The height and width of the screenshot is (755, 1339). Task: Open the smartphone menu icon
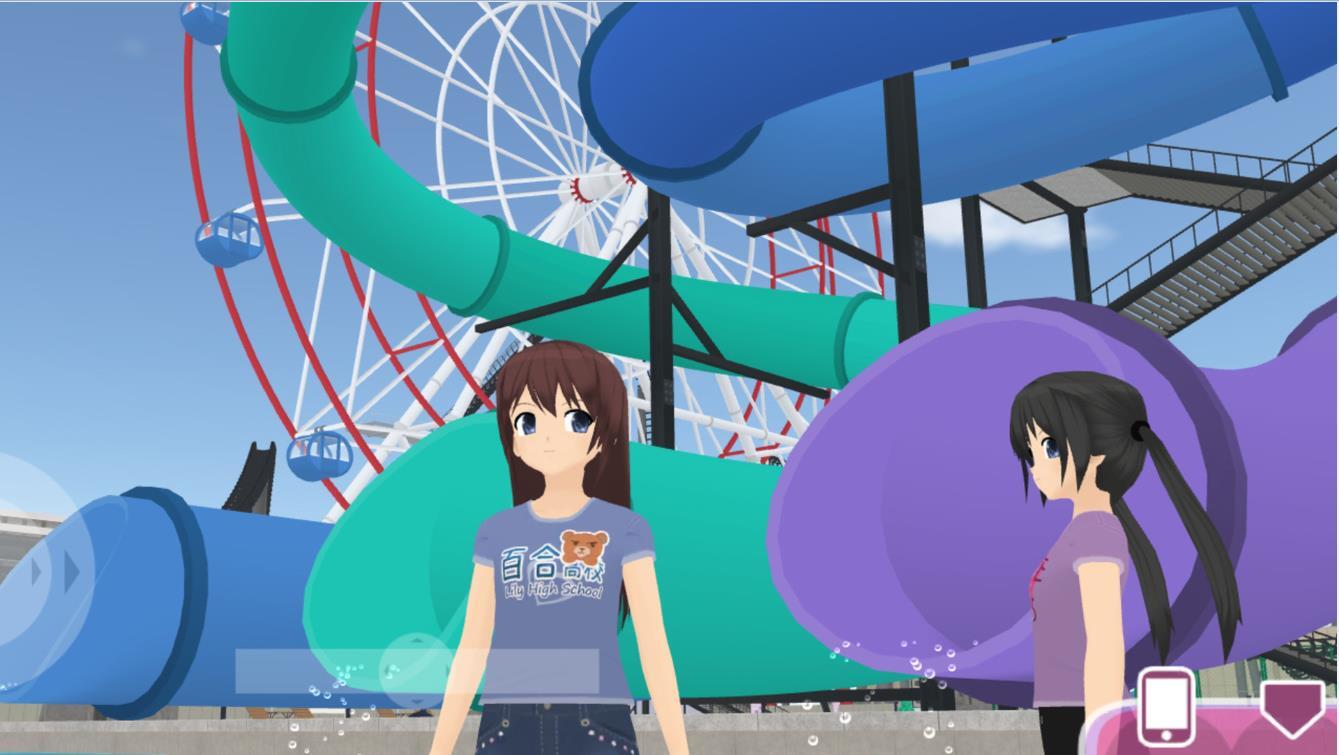point(1166,707)
